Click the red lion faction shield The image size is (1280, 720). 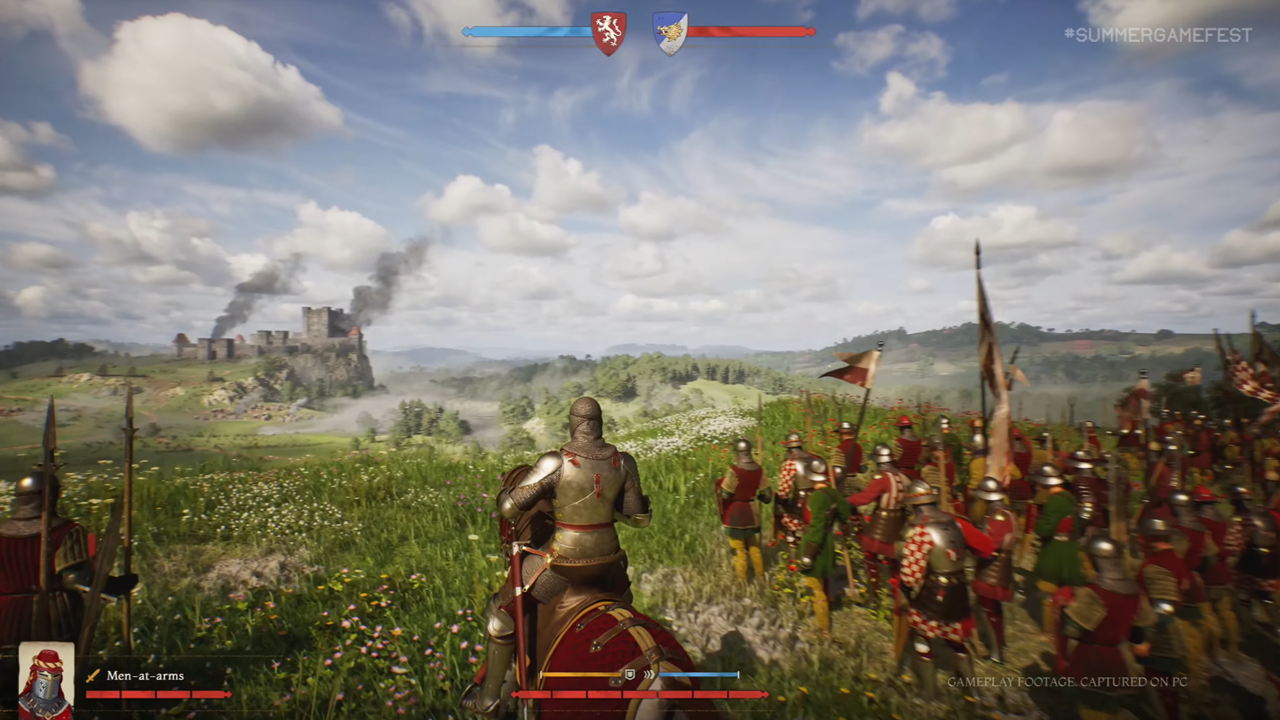608,32
